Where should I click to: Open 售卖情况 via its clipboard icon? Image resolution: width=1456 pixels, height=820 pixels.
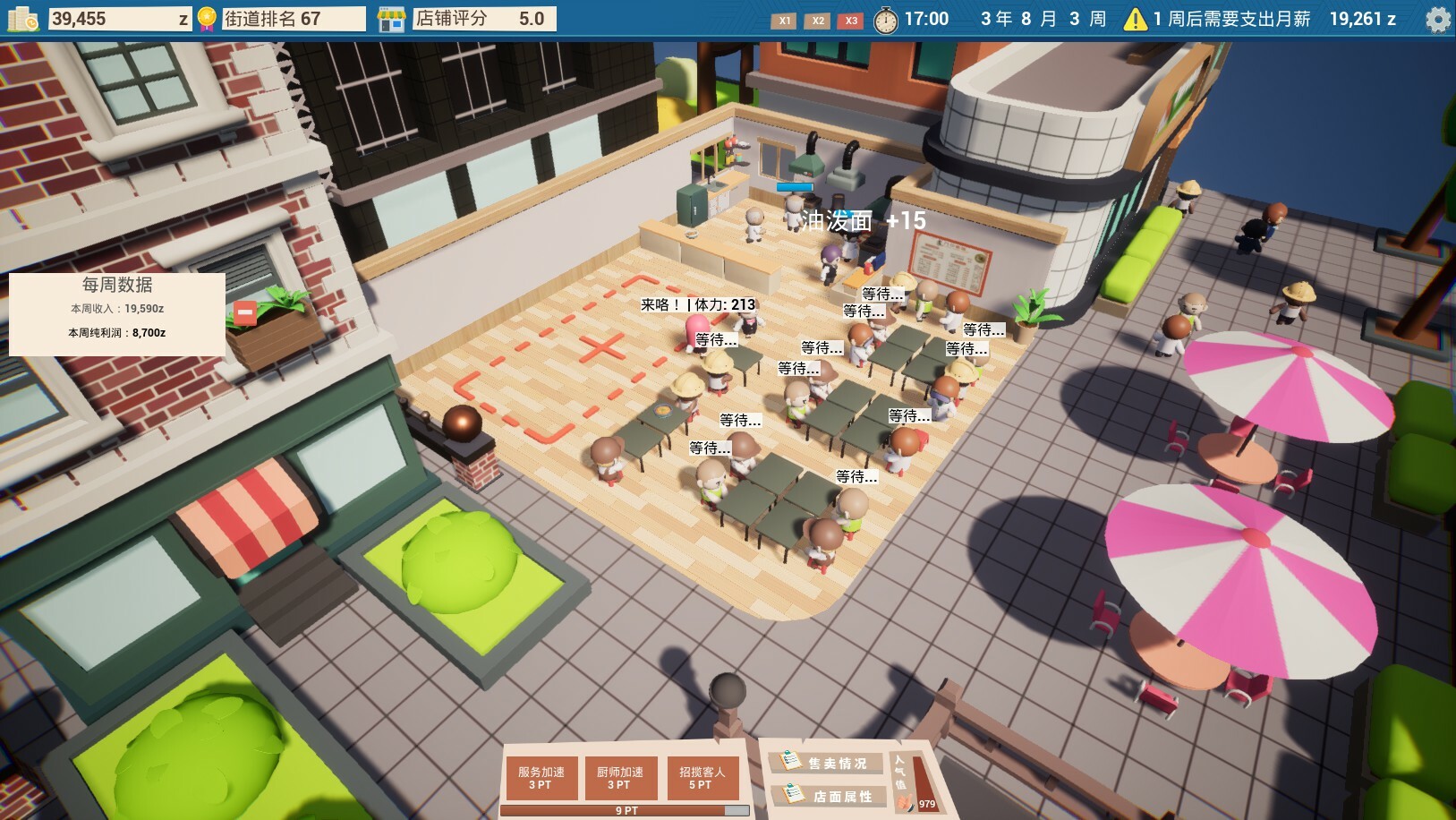tap(789, 759)
